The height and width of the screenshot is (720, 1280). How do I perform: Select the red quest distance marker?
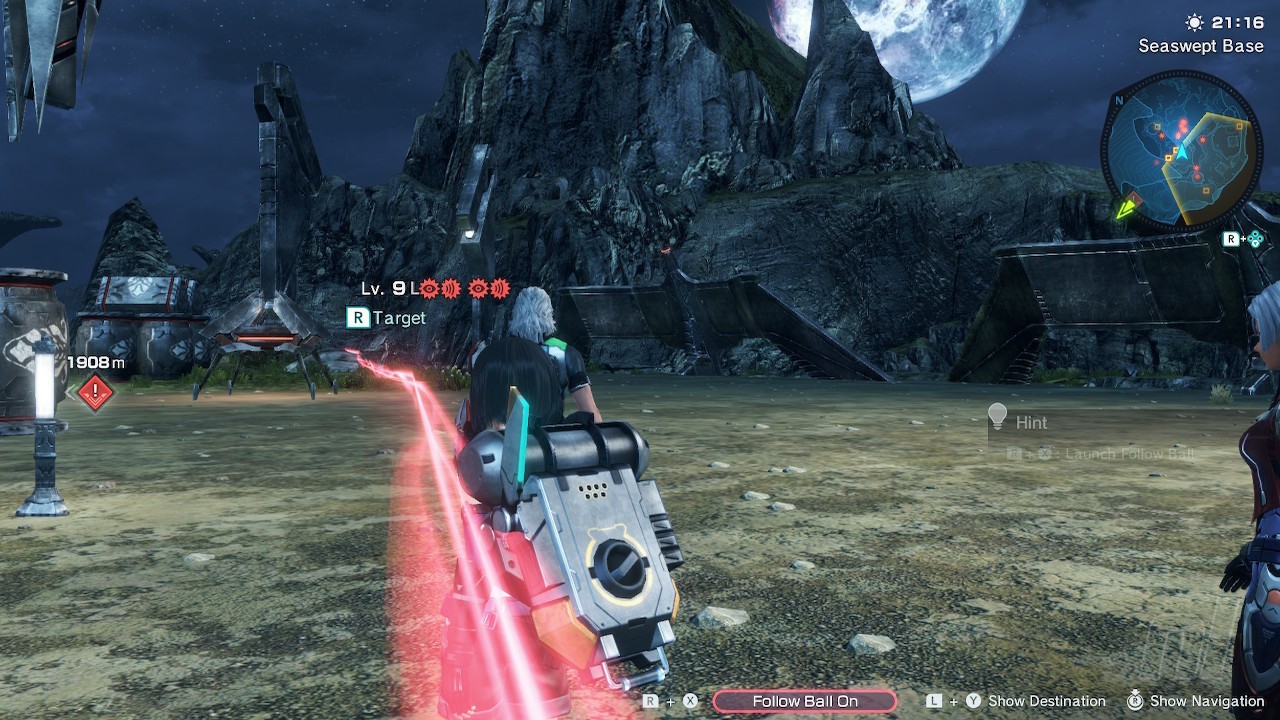tap(95, 391)
